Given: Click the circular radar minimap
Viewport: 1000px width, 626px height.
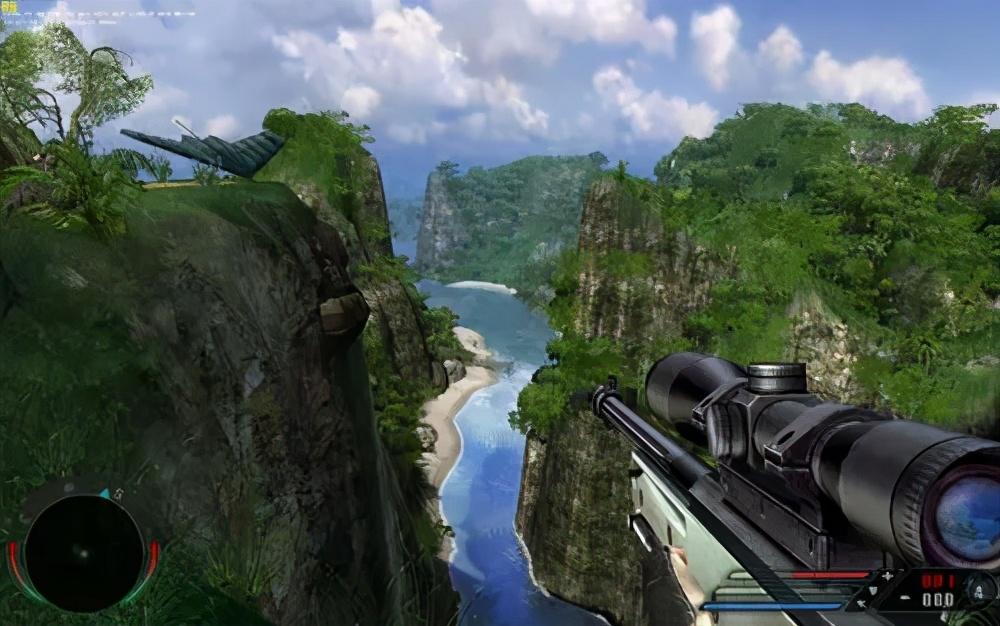Looking at the screenshot, I should click(84, 553).
